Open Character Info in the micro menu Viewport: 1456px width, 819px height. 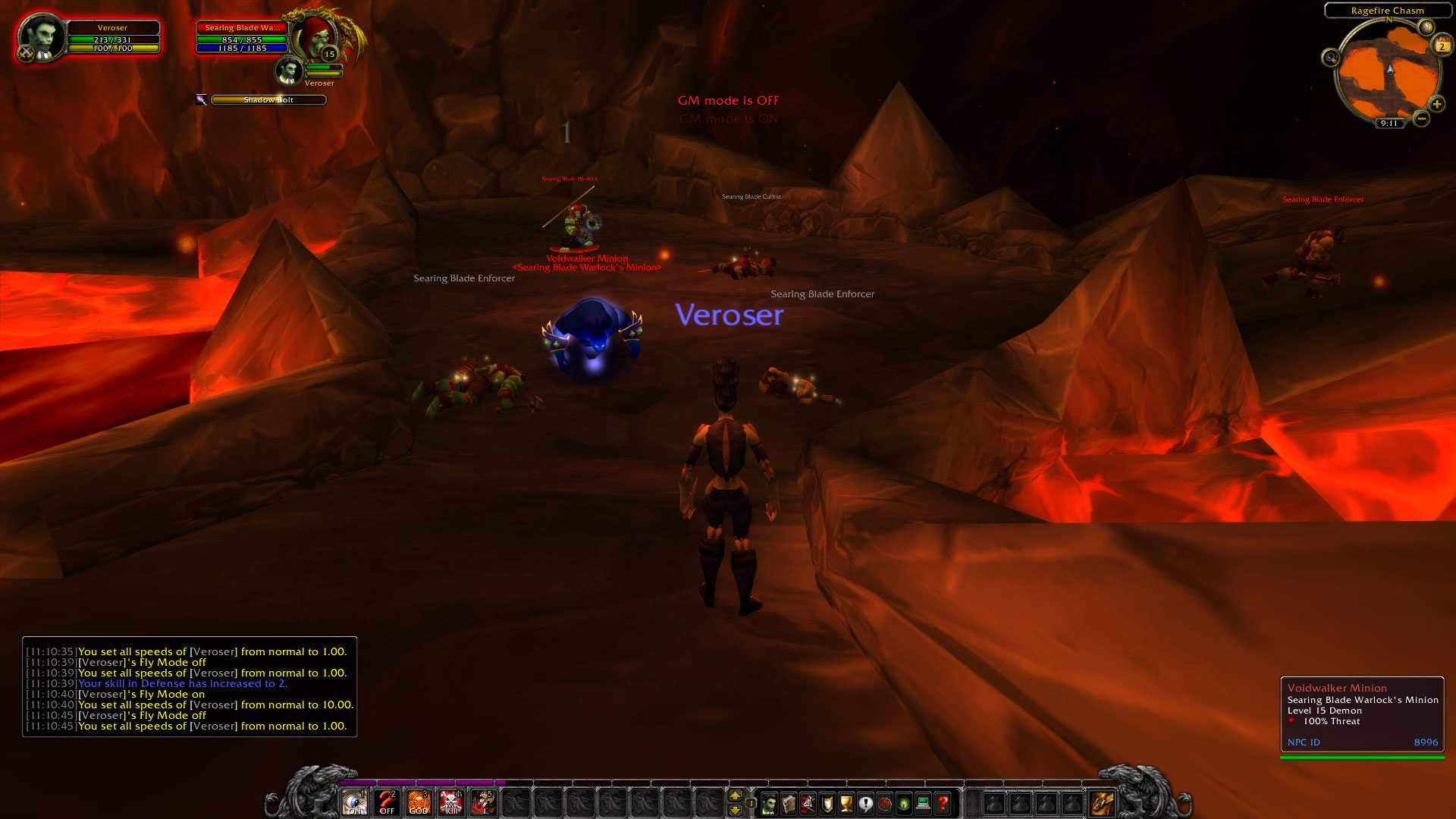pos(768,802)
